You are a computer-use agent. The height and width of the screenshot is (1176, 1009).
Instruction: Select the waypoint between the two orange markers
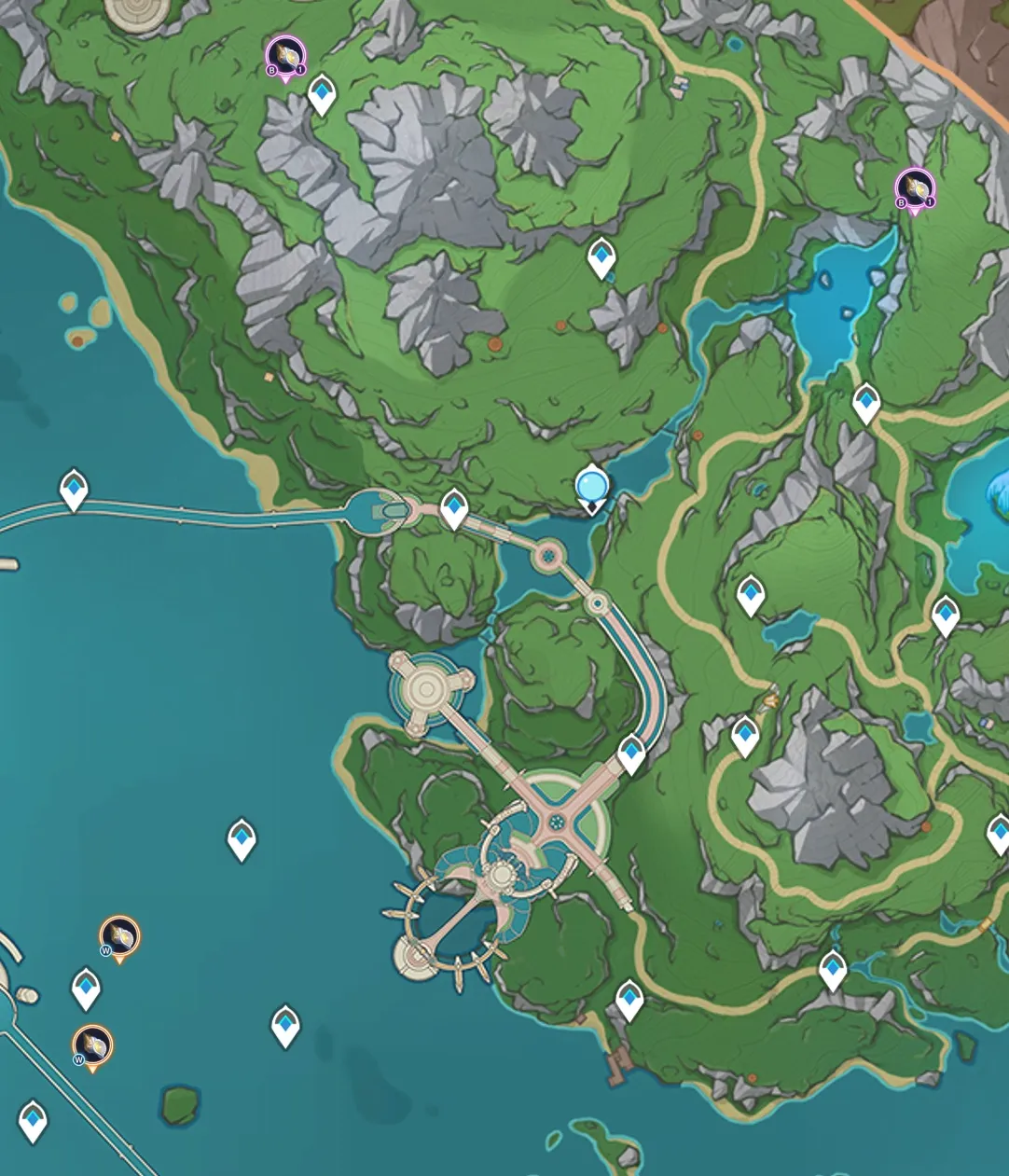point(87,988)
